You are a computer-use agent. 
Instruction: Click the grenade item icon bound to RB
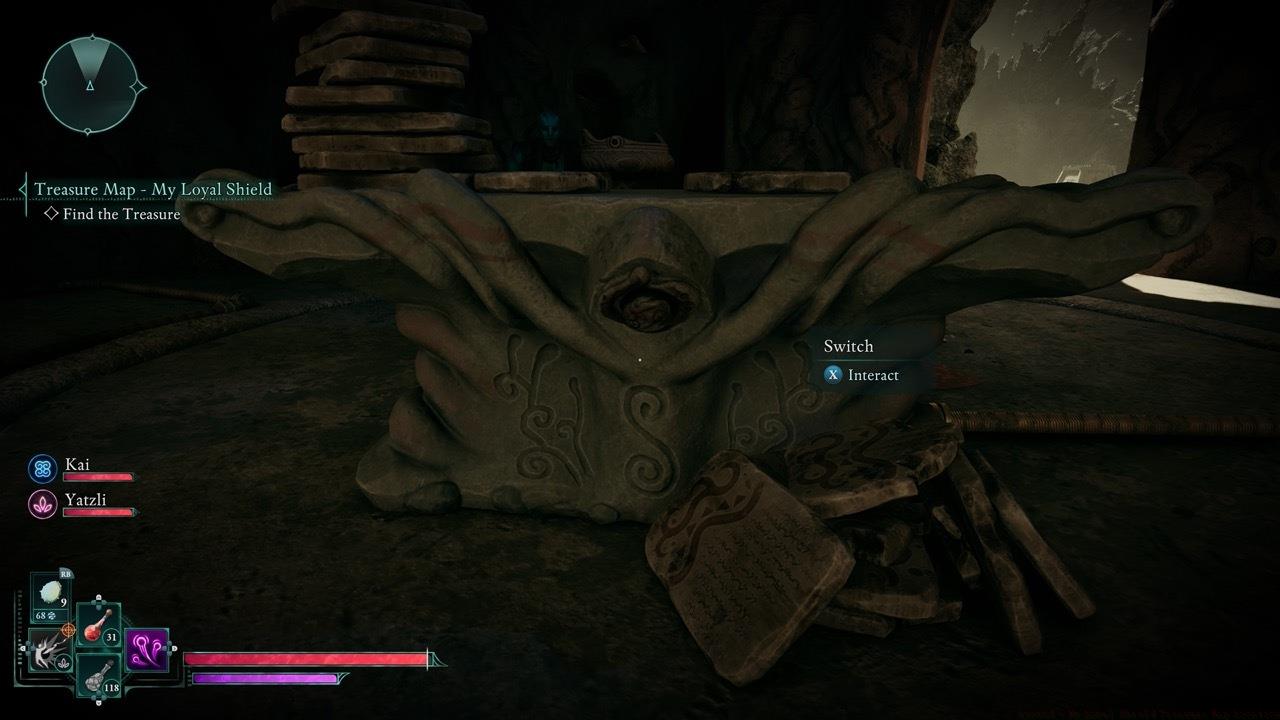50,590
